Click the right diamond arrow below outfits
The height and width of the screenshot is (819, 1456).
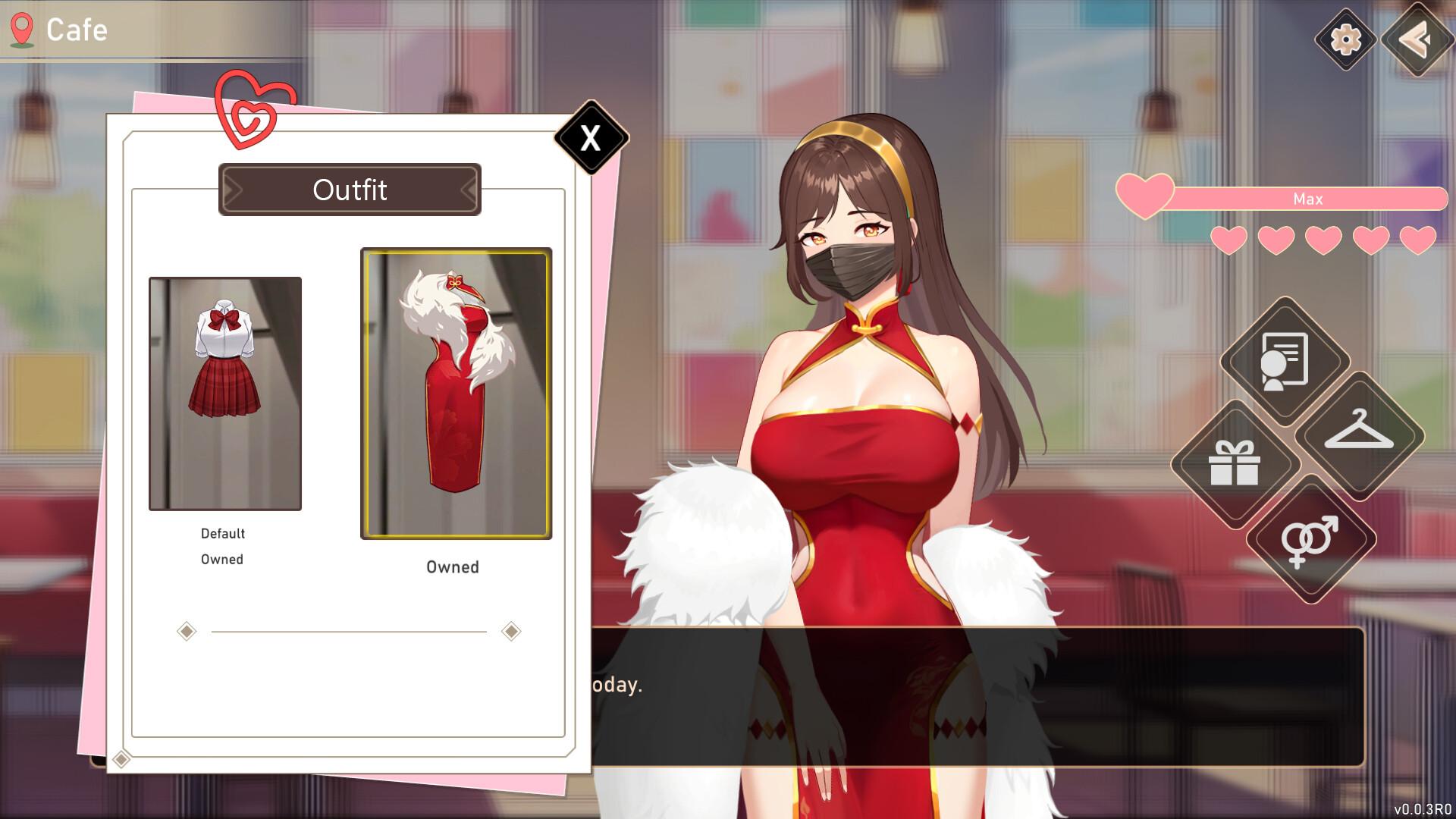point(512,630)
